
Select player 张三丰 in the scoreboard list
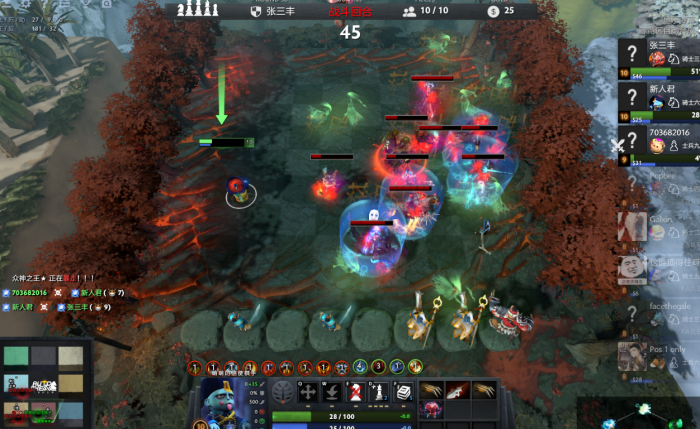point(660,59)
